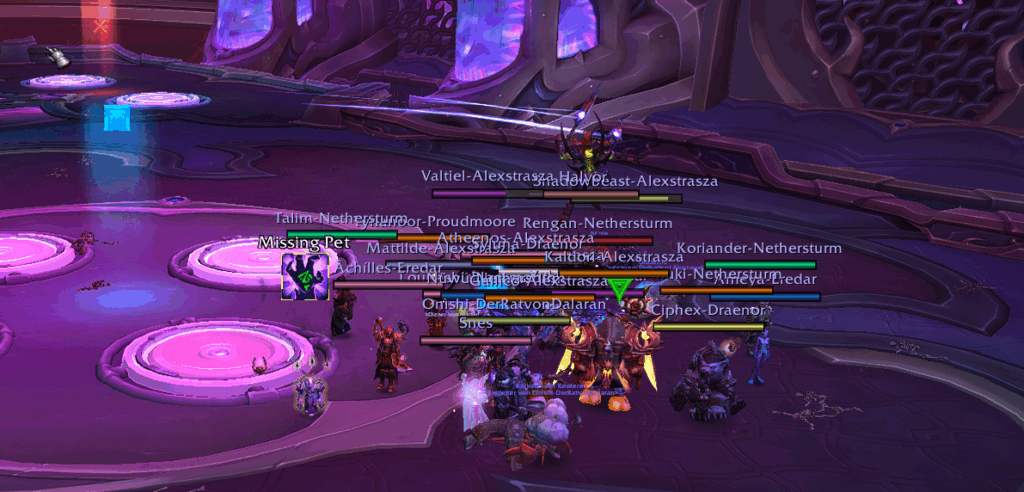Screen dimensions: 1024x492
Task: Select the Ciphex-Draenor nameplate
Action: point(709,326)
